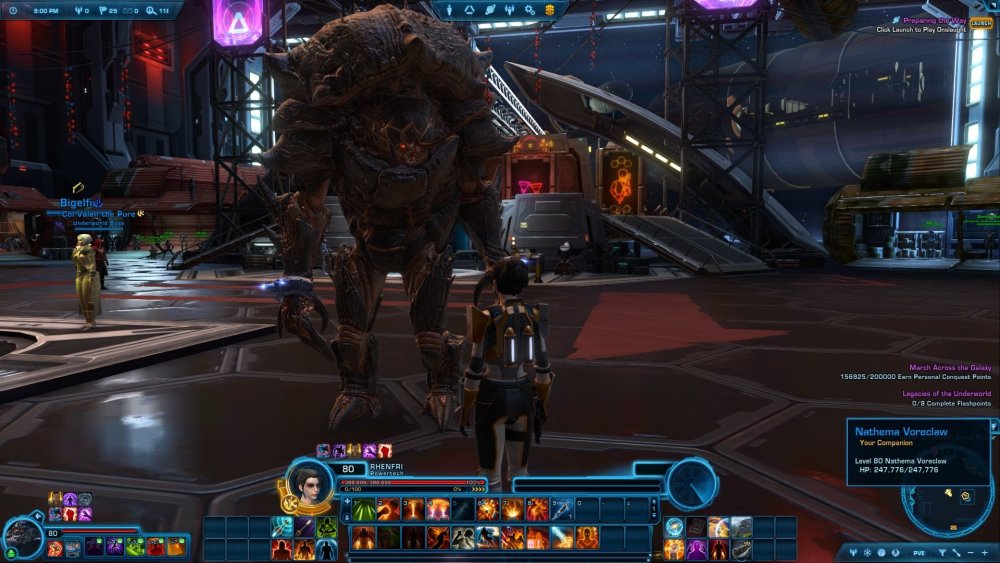Click Rhenfri's player portrait
This screenshot has width=1000, height=563.
click(x=308, y=479)
